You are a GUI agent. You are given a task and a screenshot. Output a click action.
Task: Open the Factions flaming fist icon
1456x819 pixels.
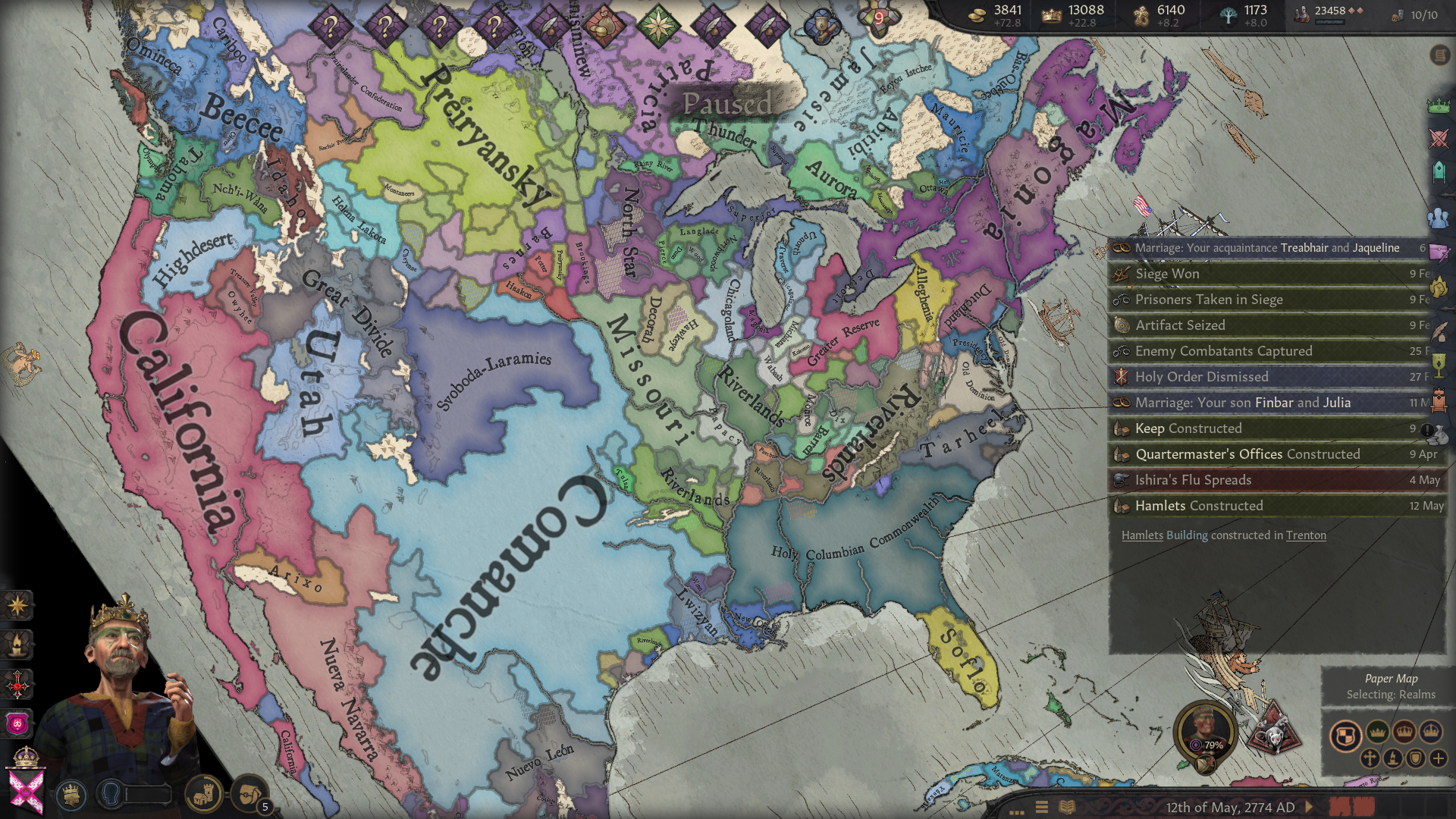pyautogui.click(x=1439, y=287)
